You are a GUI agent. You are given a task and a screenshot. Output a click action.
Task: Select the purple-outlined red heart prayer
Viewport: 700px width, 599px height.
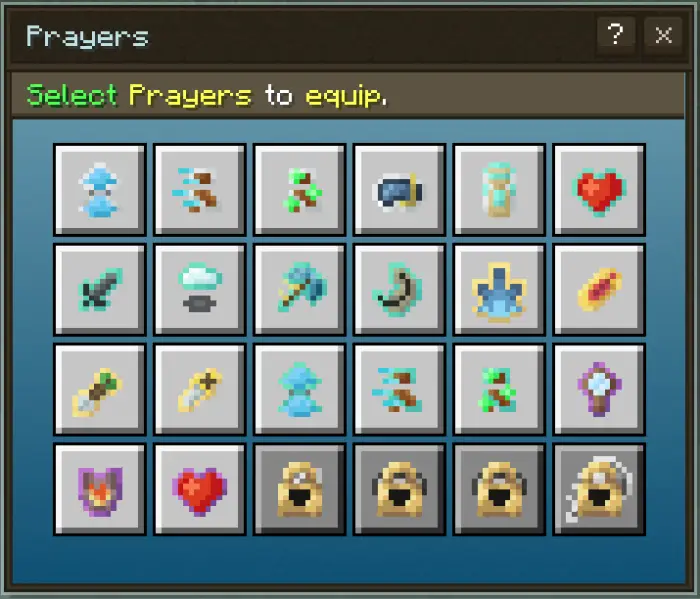(199, 490)
